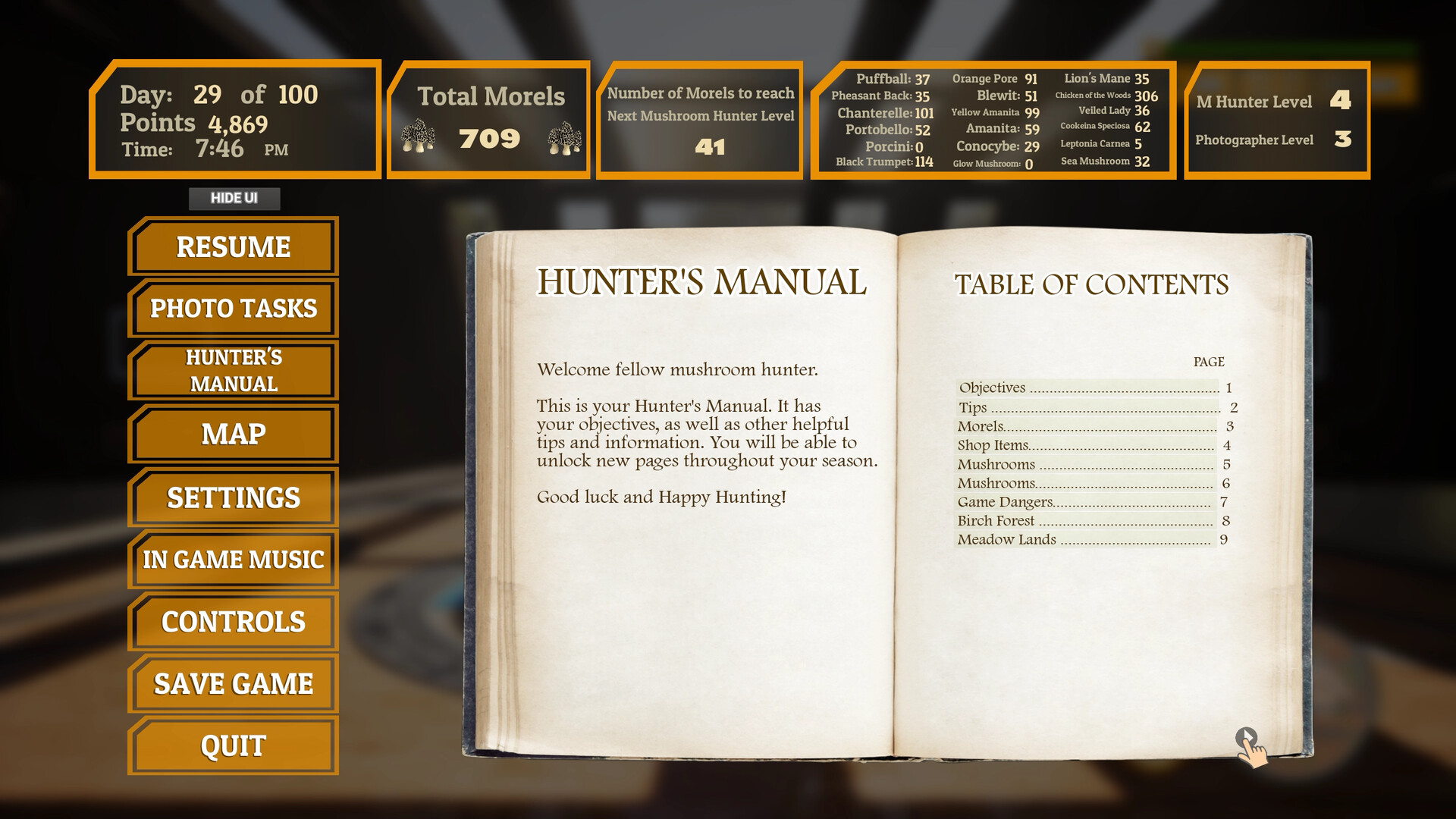Select Hunter's Manual from the menu
Screen dimensions: 1456x819
pyautogui.click(x=232, y=369)
